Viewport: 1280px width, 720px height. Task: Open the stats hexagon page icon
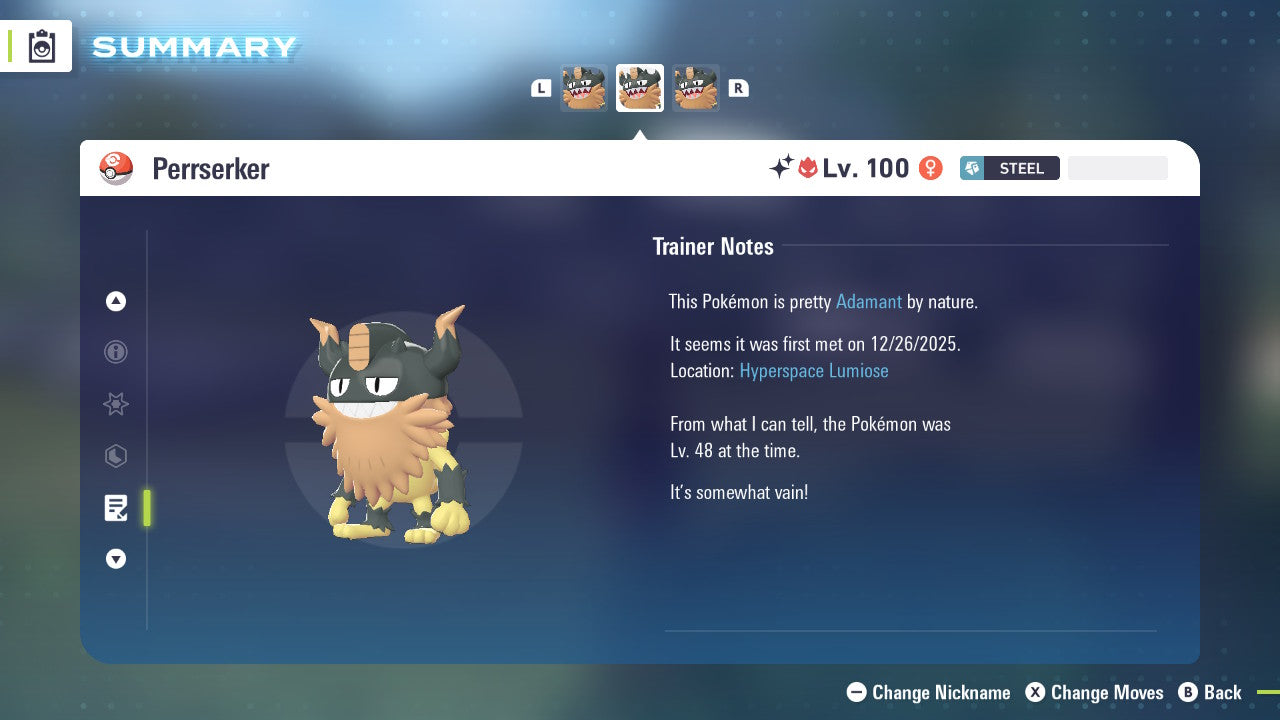pyautogui.click(x=115, y=456)
